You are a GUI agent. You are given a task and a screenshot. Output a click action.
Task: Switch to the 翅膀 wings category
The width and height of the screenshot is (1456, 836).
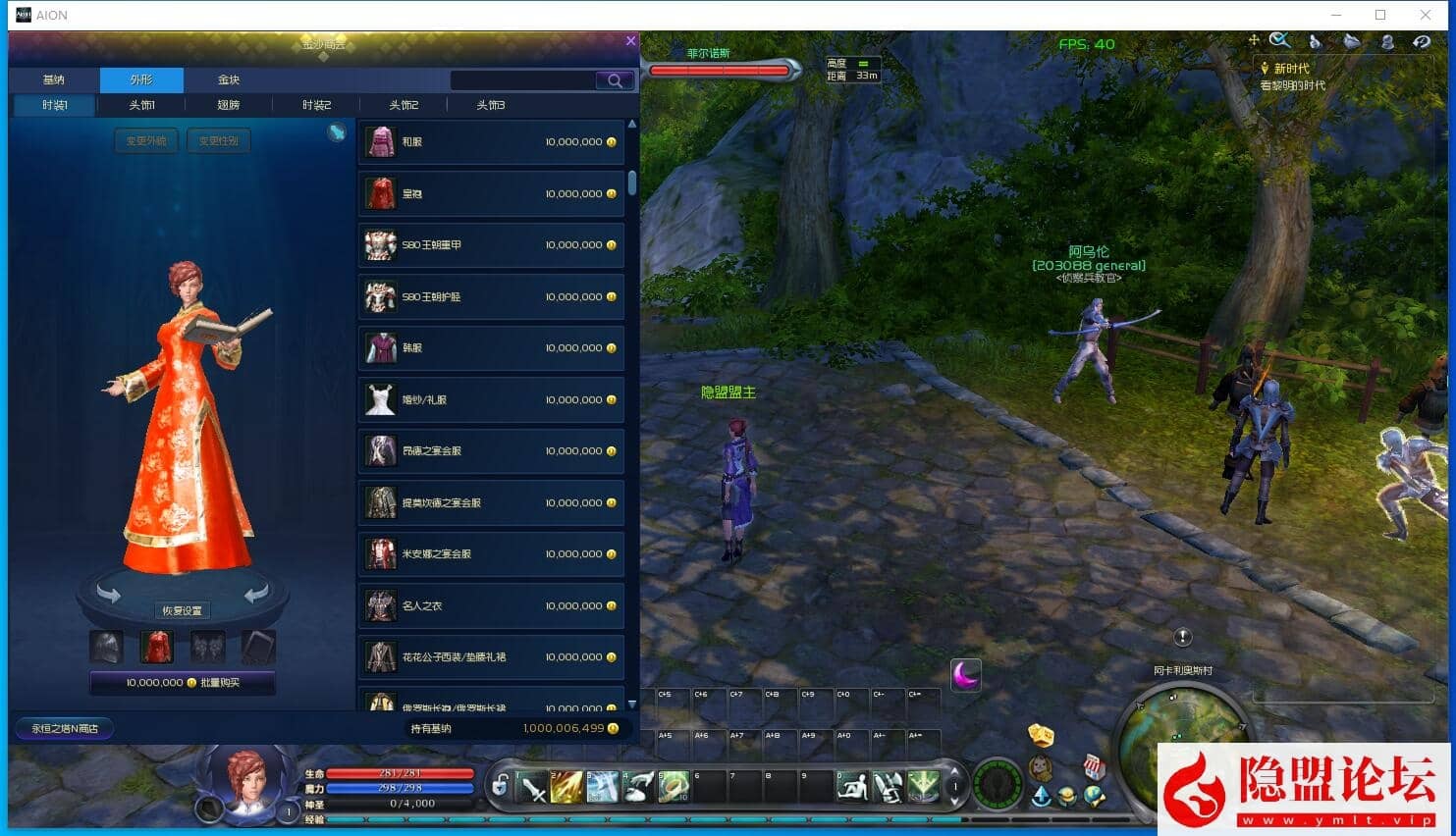coord(229,105)
